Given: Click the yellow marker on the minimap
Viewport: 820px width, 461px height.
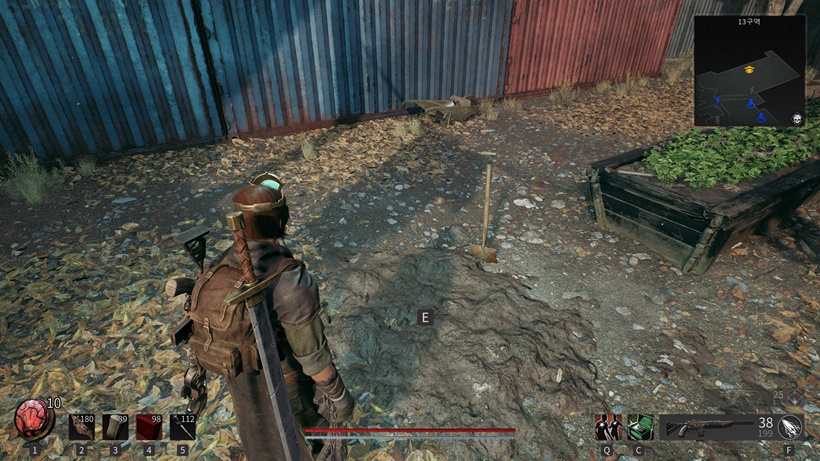Looking at the screenshot, I should coord(749,69).
